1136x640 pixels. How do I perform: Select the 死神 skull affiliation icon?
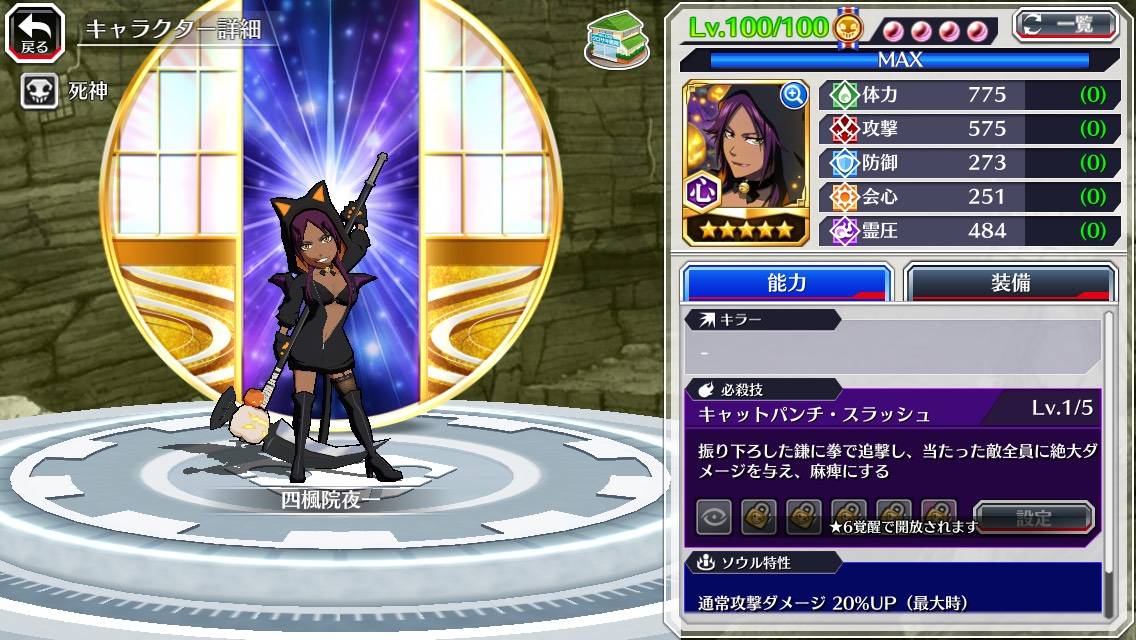click(39, 91)
